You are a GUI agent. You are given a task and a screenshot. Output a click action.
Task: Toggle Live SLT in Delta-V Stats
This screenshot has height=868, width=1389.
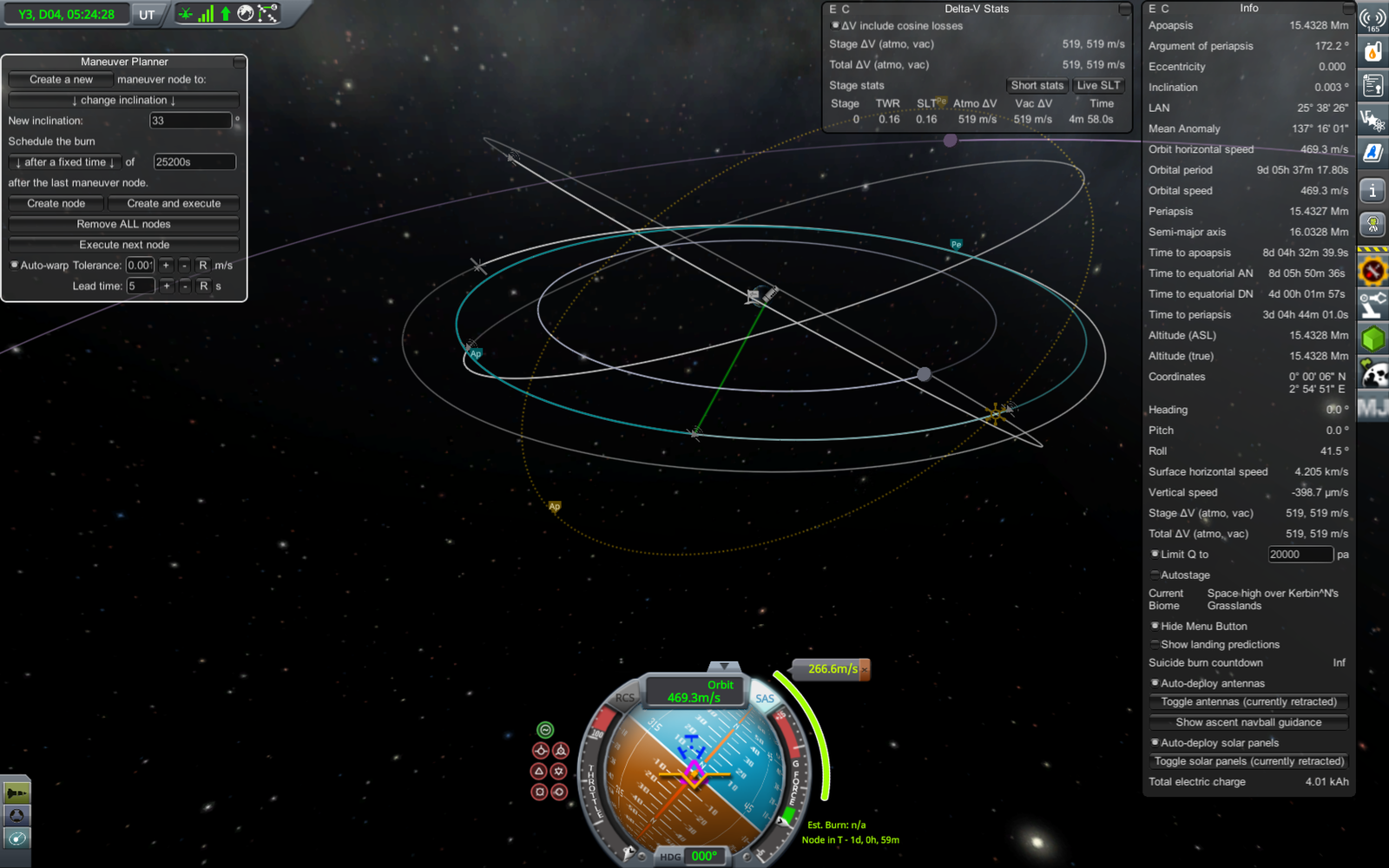click(x=1098, y=85)
